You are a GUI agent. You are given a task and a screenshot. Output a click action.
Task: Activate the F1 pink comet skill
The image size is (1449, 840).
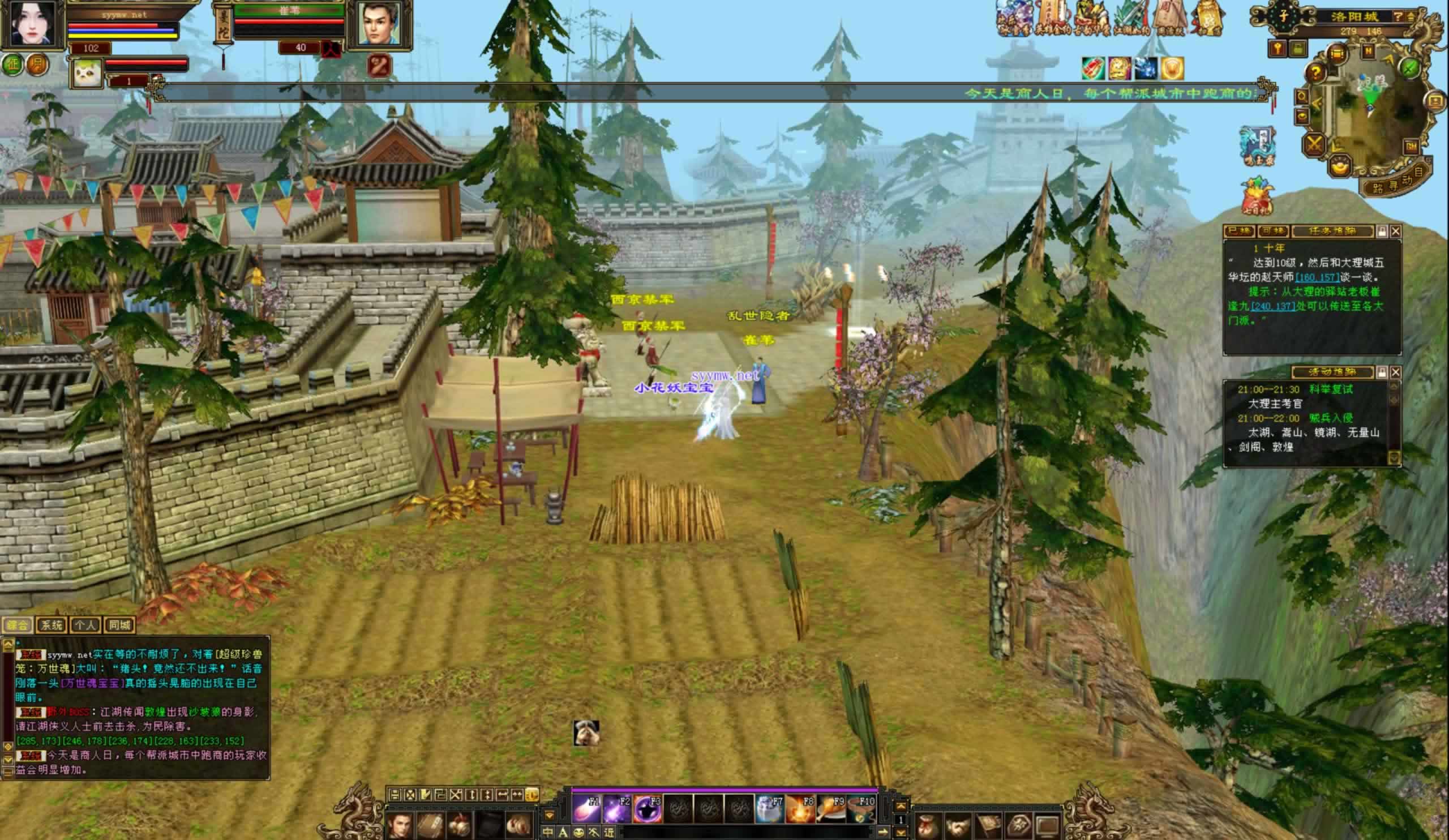point(586,809)
